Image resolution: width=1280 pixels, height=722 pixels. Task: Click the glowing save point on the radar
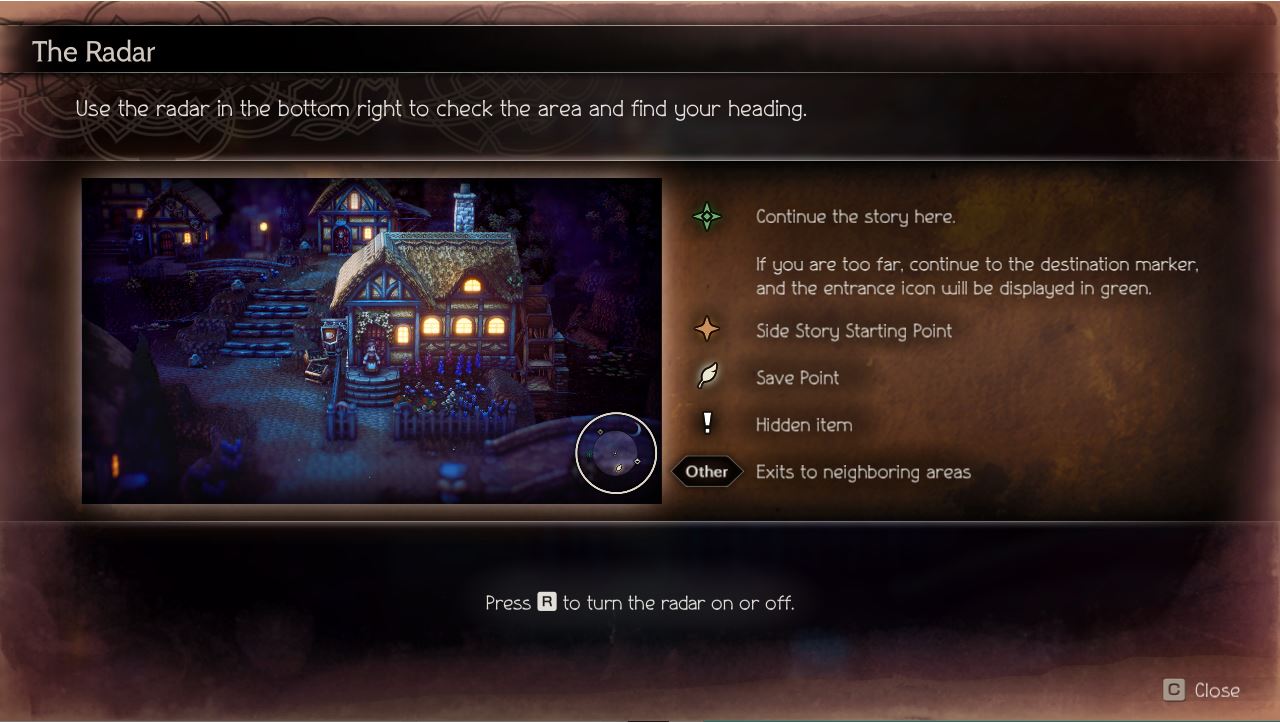point(618,468)
